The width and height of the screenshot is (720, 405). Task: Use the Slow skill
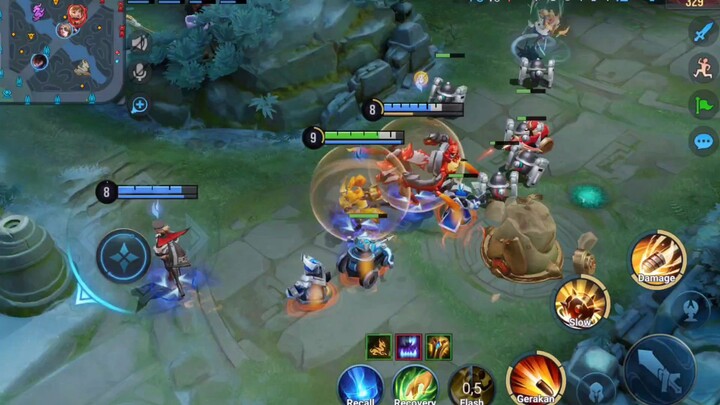(581, 301)
